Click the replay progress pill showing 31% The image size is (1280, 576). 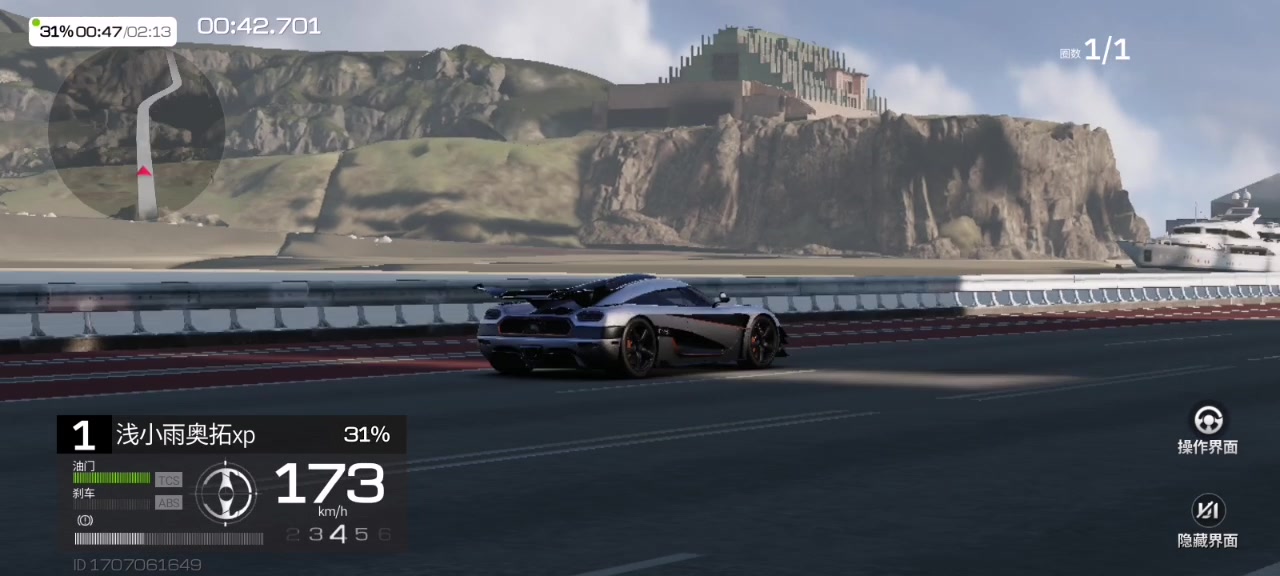click(103, 31)
